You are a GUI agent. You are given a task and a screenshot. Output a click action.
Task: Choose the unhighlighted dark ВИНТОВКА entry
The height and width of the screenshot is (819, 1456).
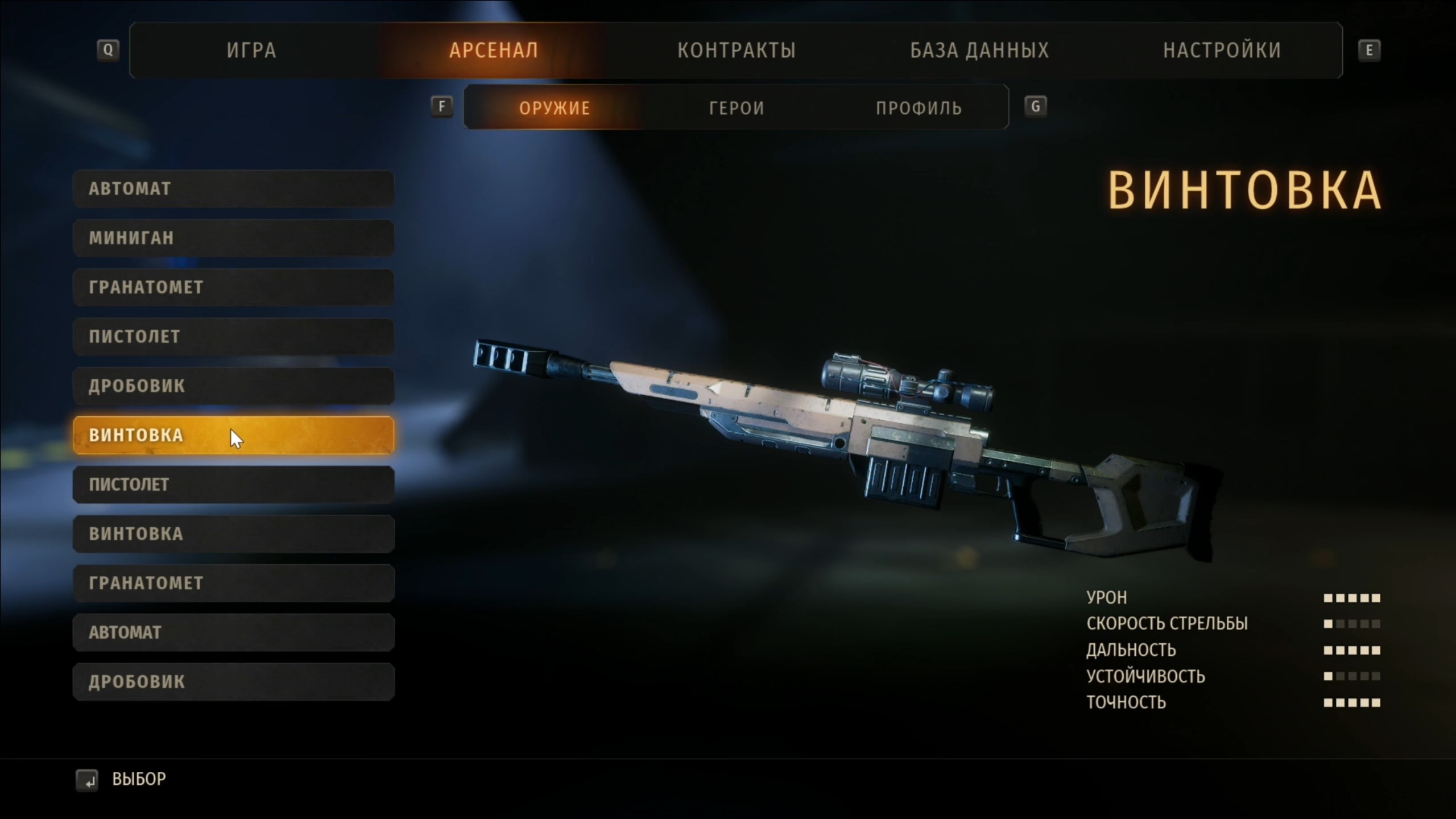(x=233, y=533)
